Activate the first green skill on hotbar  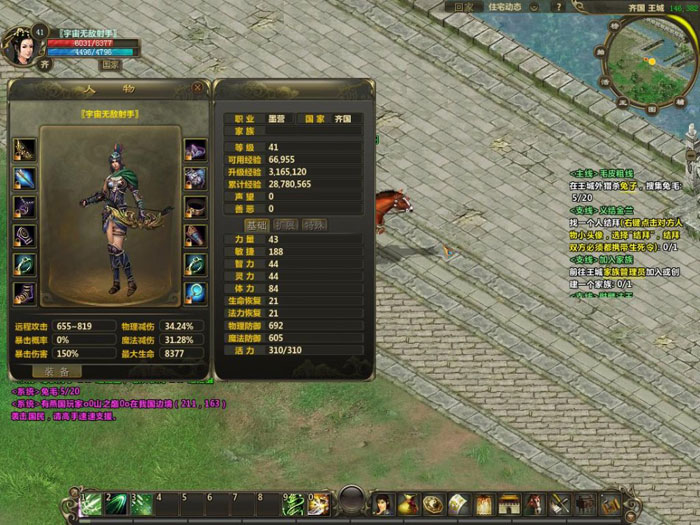92,503
